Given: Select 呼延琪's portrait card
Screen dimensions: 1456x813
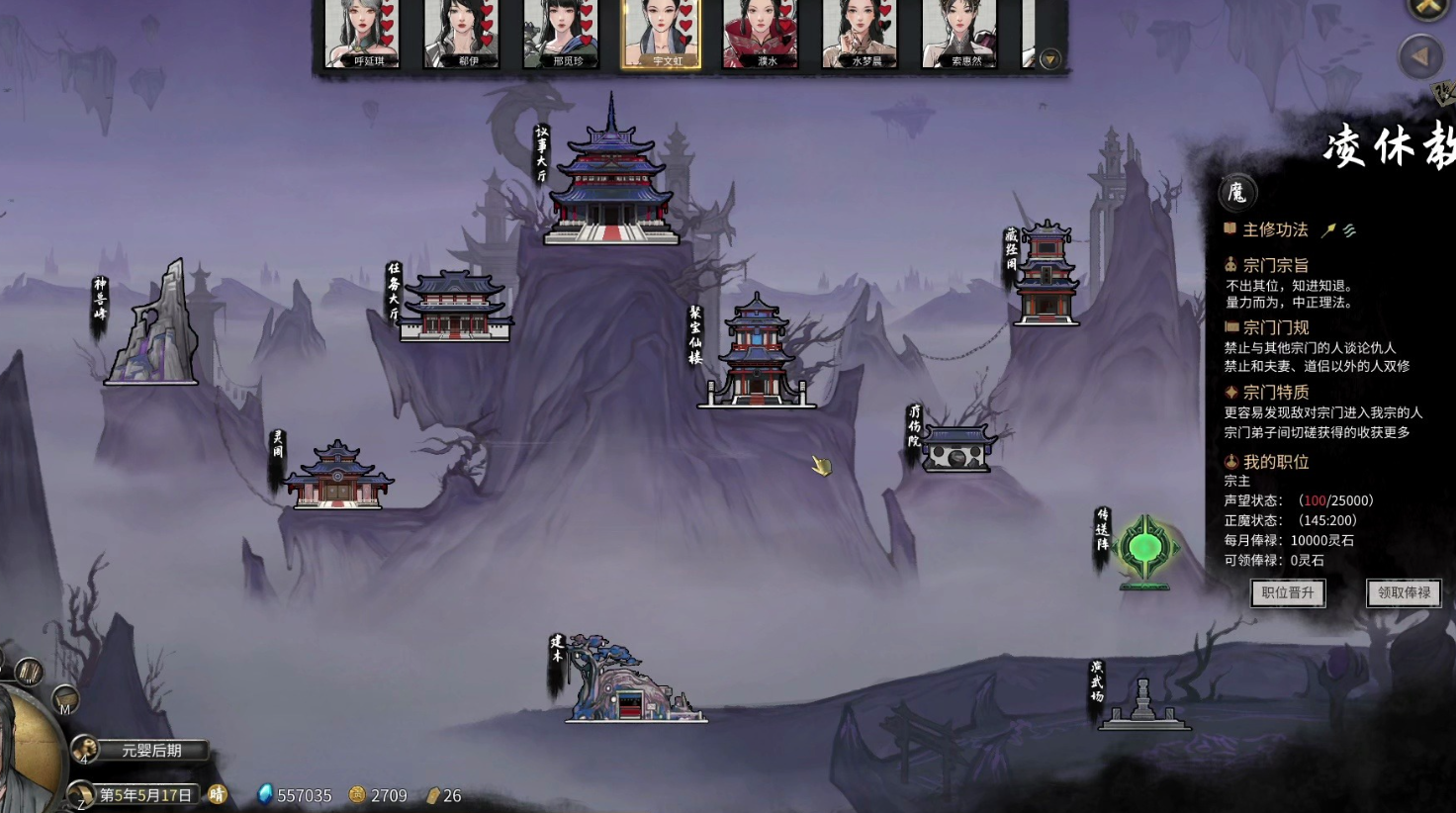Looking at the screenshot, I should [x=362, y=33].
